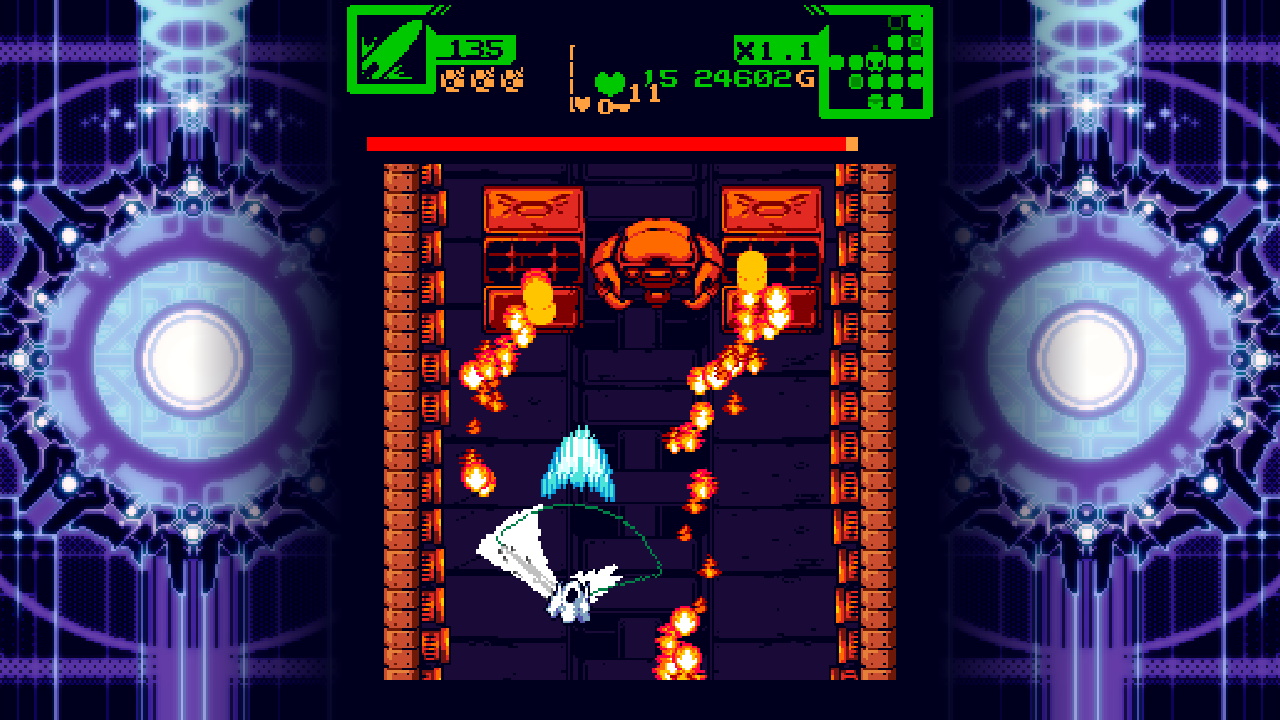Toggle the darker shaded room on the minimap

click(856, 82)
